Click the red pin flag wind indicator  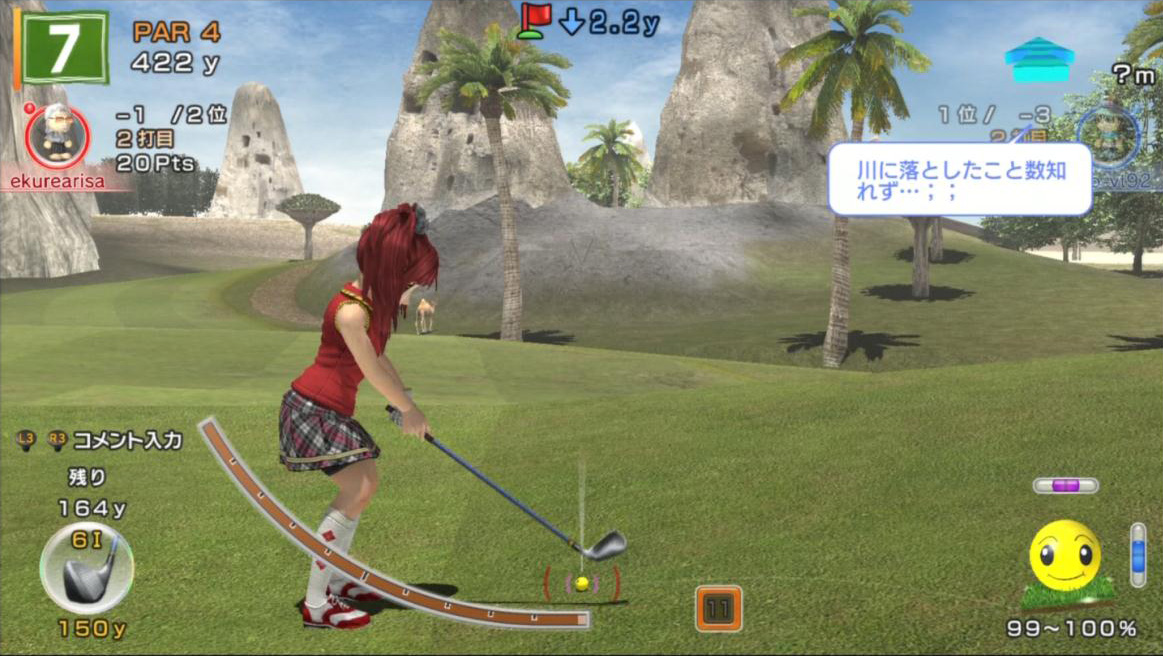pyautogui.click(x=535, y=20)
